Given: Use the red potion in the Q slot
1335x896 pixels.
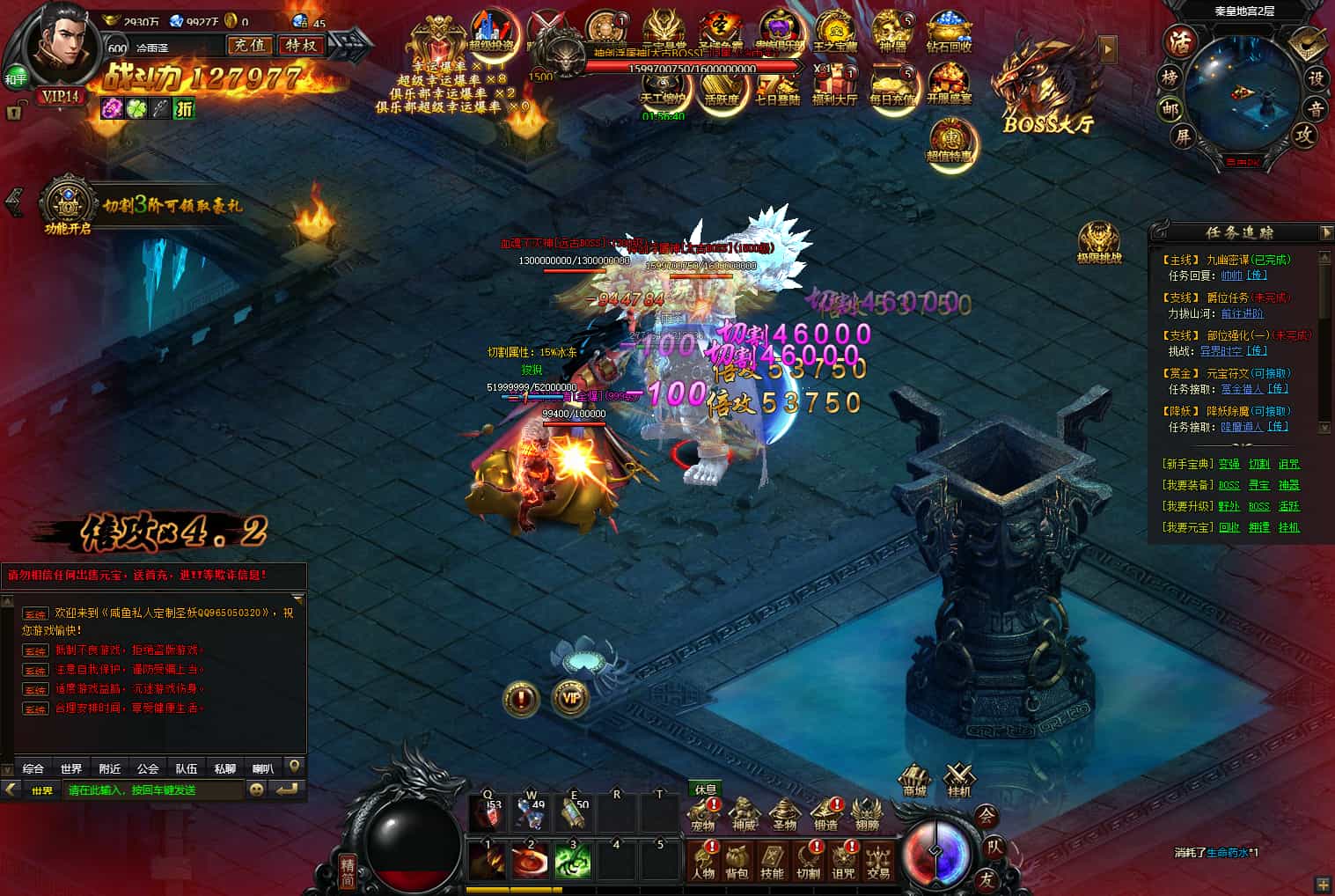Looking at the screenshot, I should (x=487, y=815).
